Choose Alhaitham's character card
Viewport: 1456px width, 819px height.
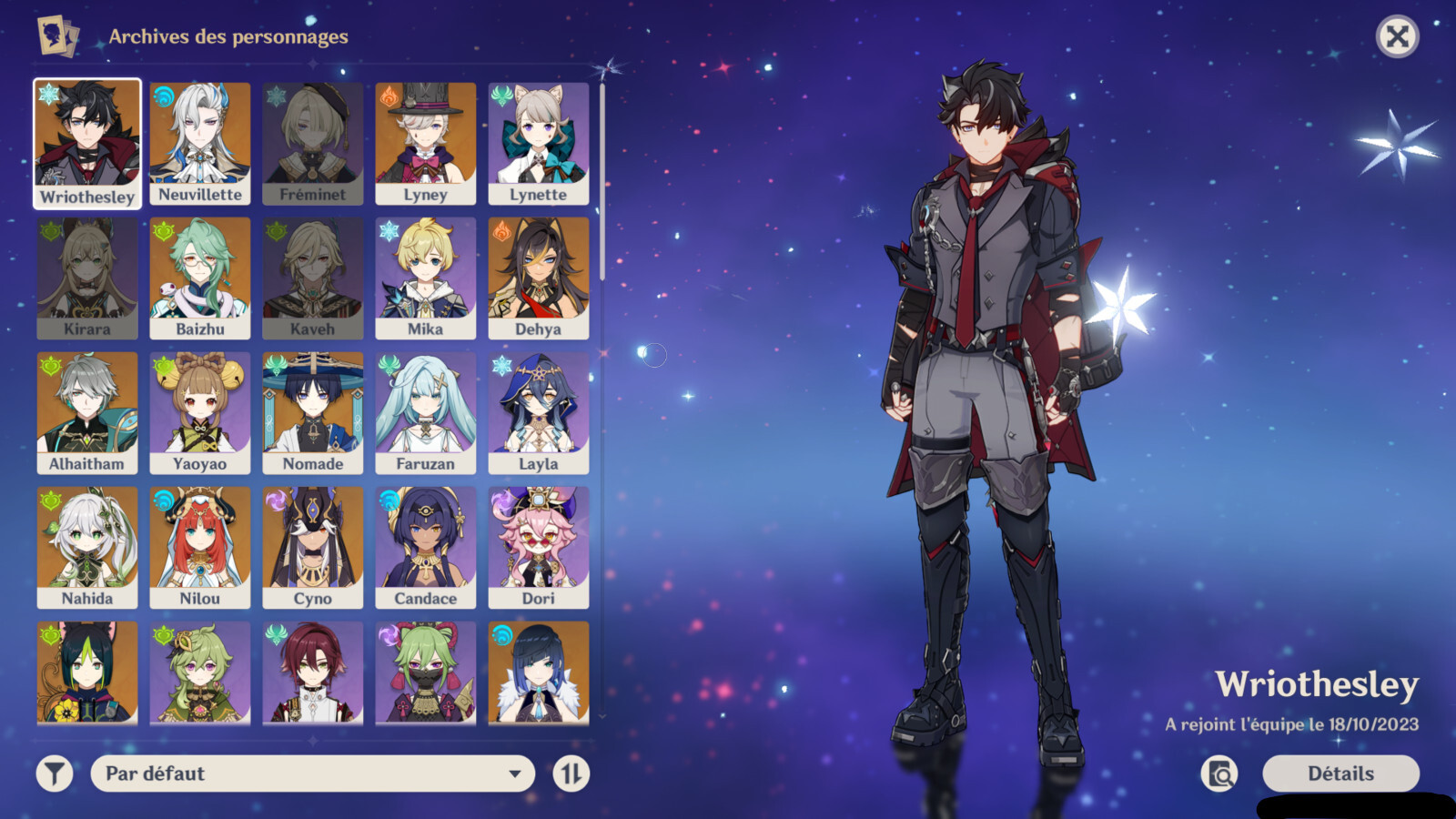pos(87,412)
